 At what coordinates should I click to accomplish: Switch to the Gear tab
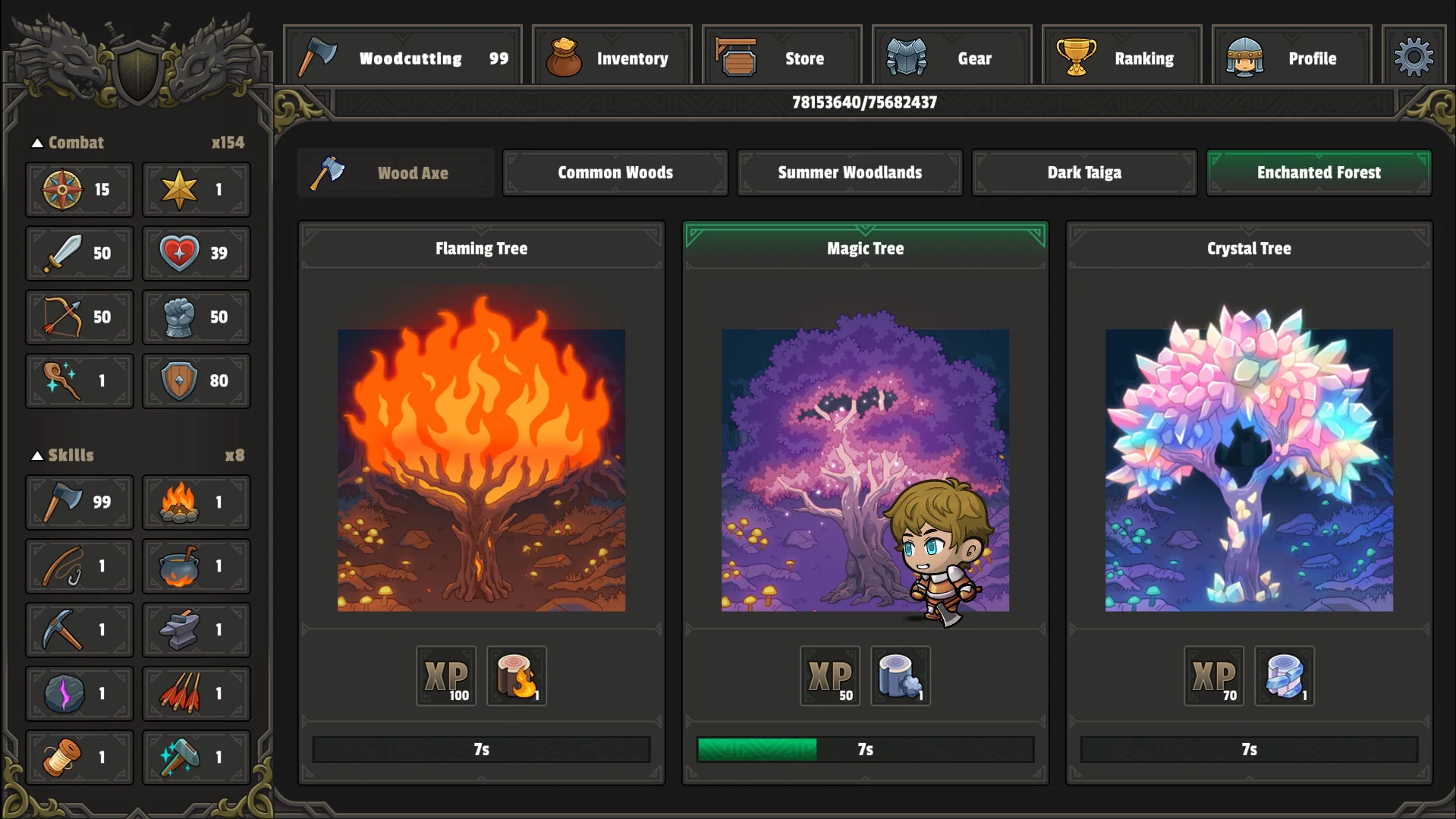point(952,58)
